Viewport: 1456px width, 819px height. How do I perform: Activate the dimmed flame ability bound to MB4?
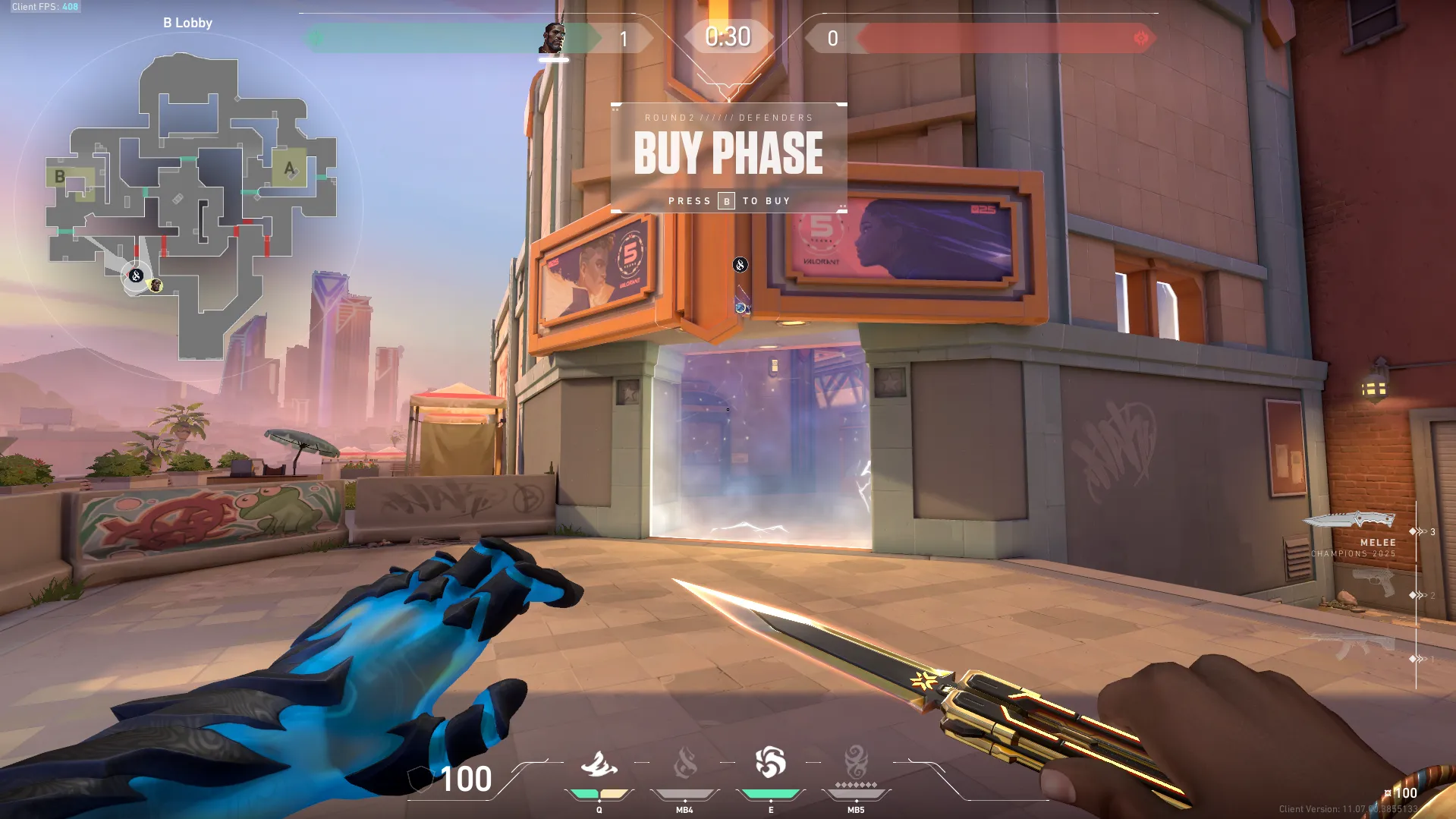(684, 764)
